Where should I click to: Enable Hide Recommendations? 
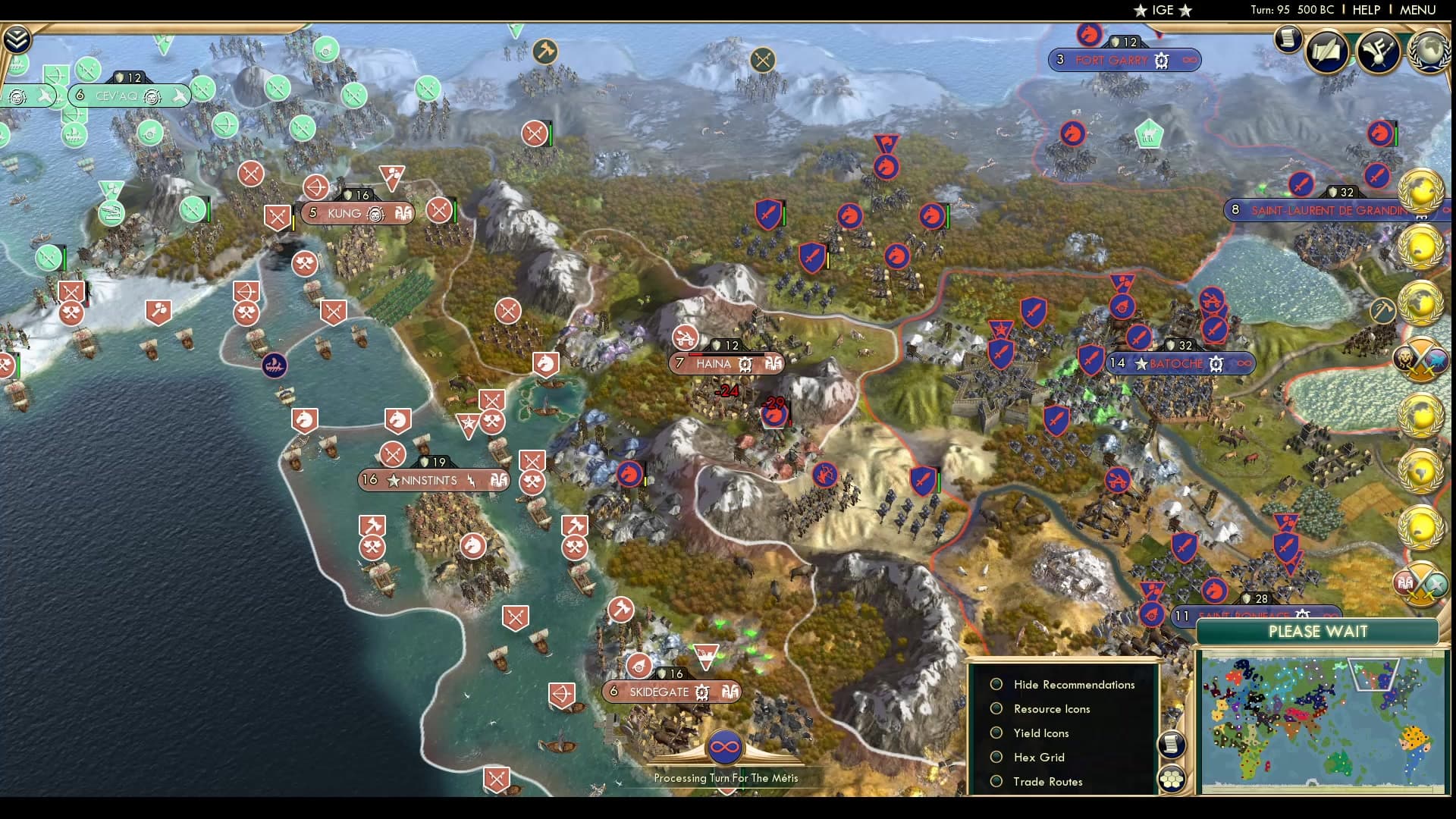[996, 684]
